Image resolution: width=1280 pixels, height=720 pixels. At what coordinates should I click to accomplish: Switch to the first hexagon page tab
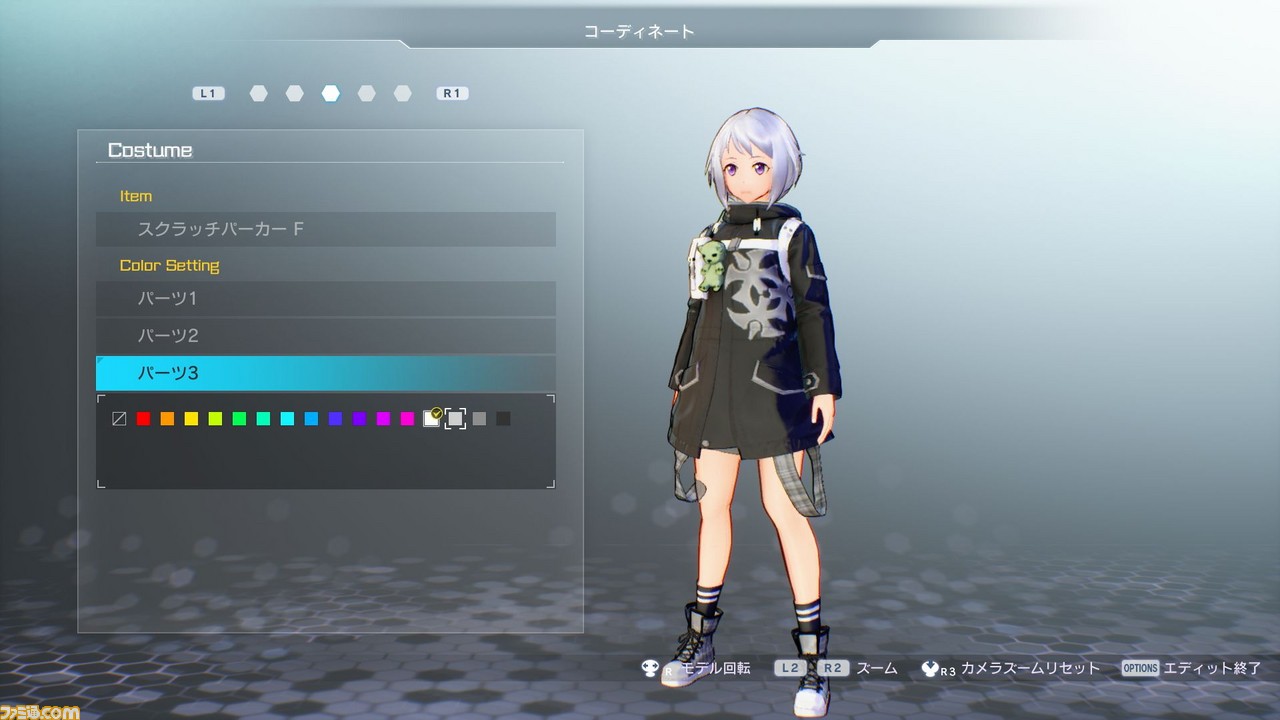tap(258, 93)
